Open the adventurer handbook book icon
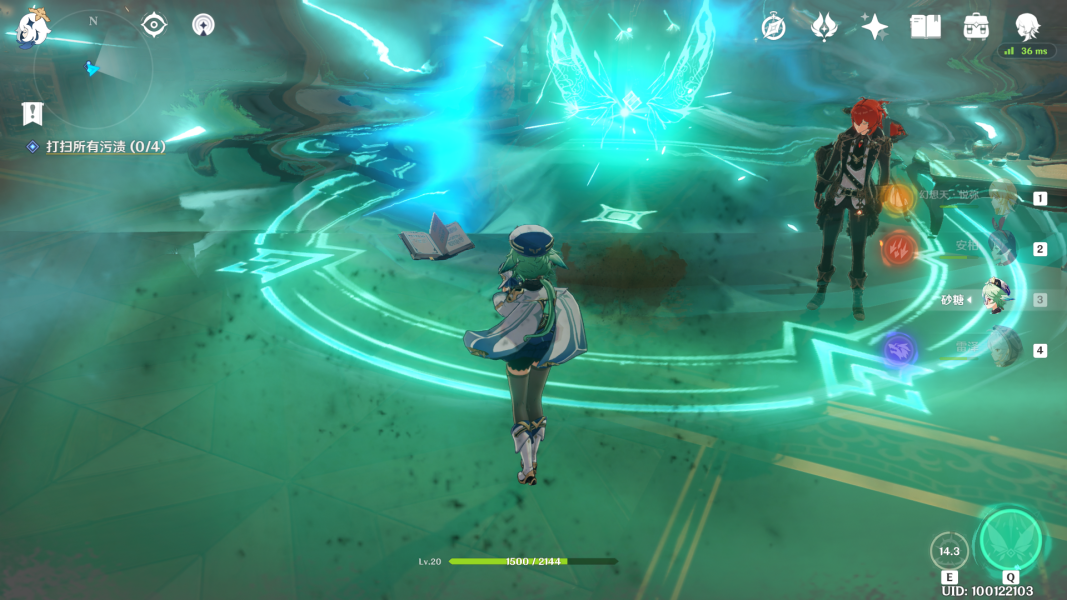Viewport: 1067px width, 600px height. coord(925,27)
